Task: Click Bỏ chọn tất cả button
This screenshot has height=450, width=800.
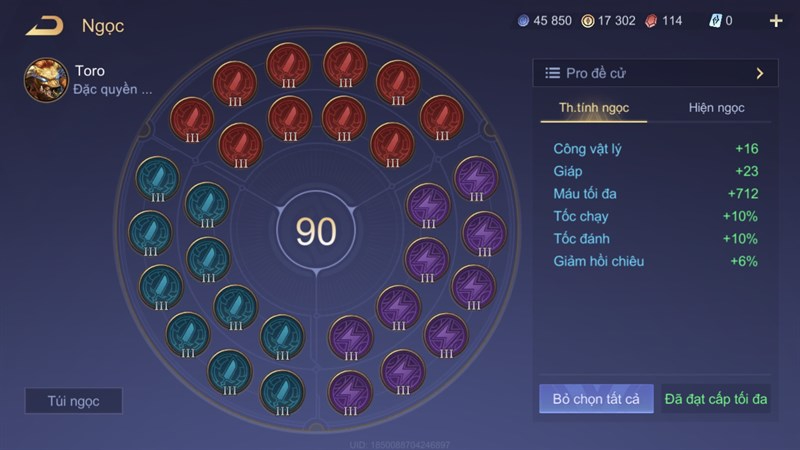Action: pos(596,399)
